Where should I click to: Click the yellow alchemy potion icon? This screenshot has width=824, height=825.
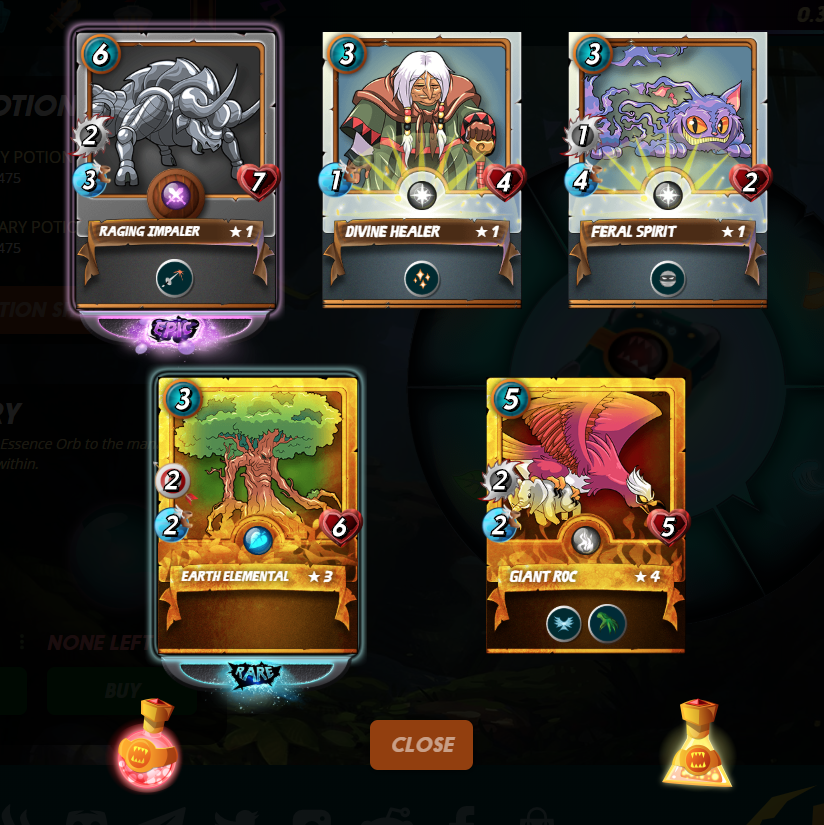(697, 744)
